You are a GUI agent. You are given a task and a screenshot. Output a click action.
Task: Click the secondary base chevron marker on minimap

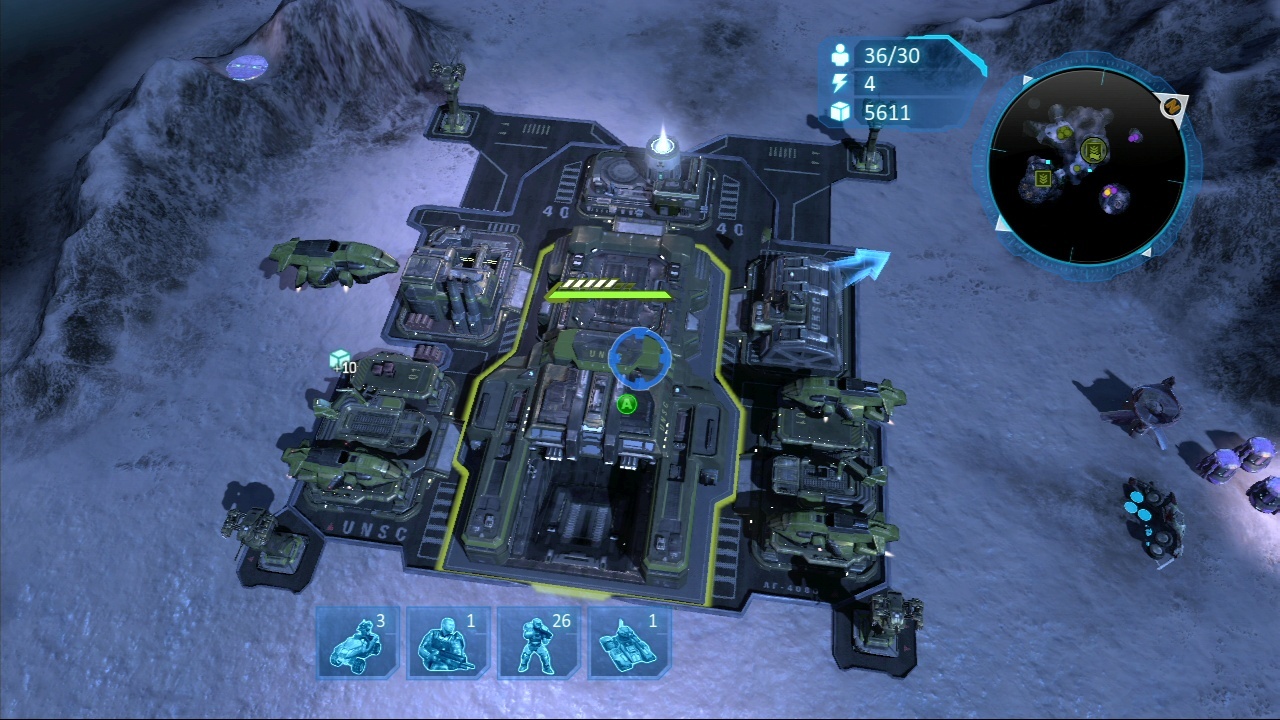pos(1043,178)
